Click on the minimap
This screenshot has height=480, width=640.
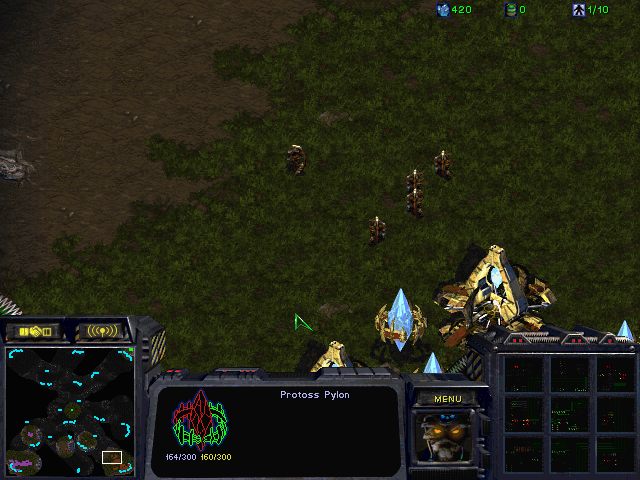70,410
